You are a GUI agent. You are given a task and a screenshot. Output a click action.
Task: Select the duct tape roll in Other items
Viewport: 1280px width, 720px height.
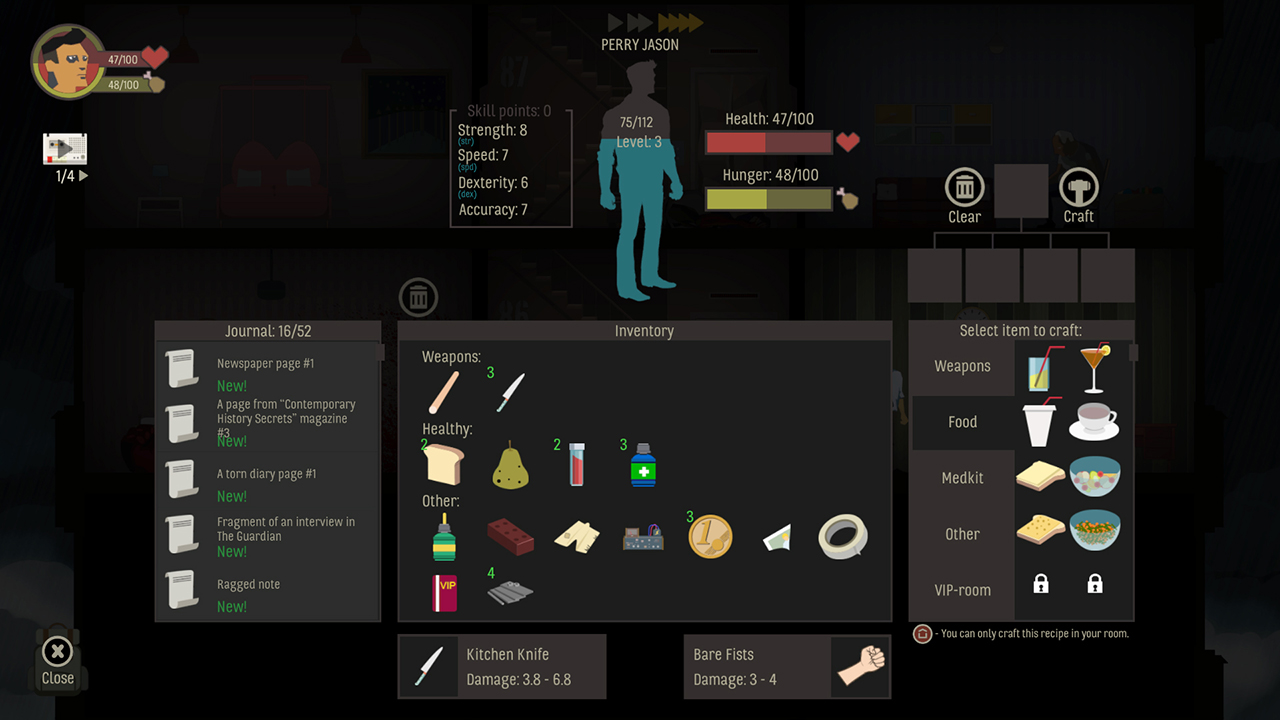842,535
